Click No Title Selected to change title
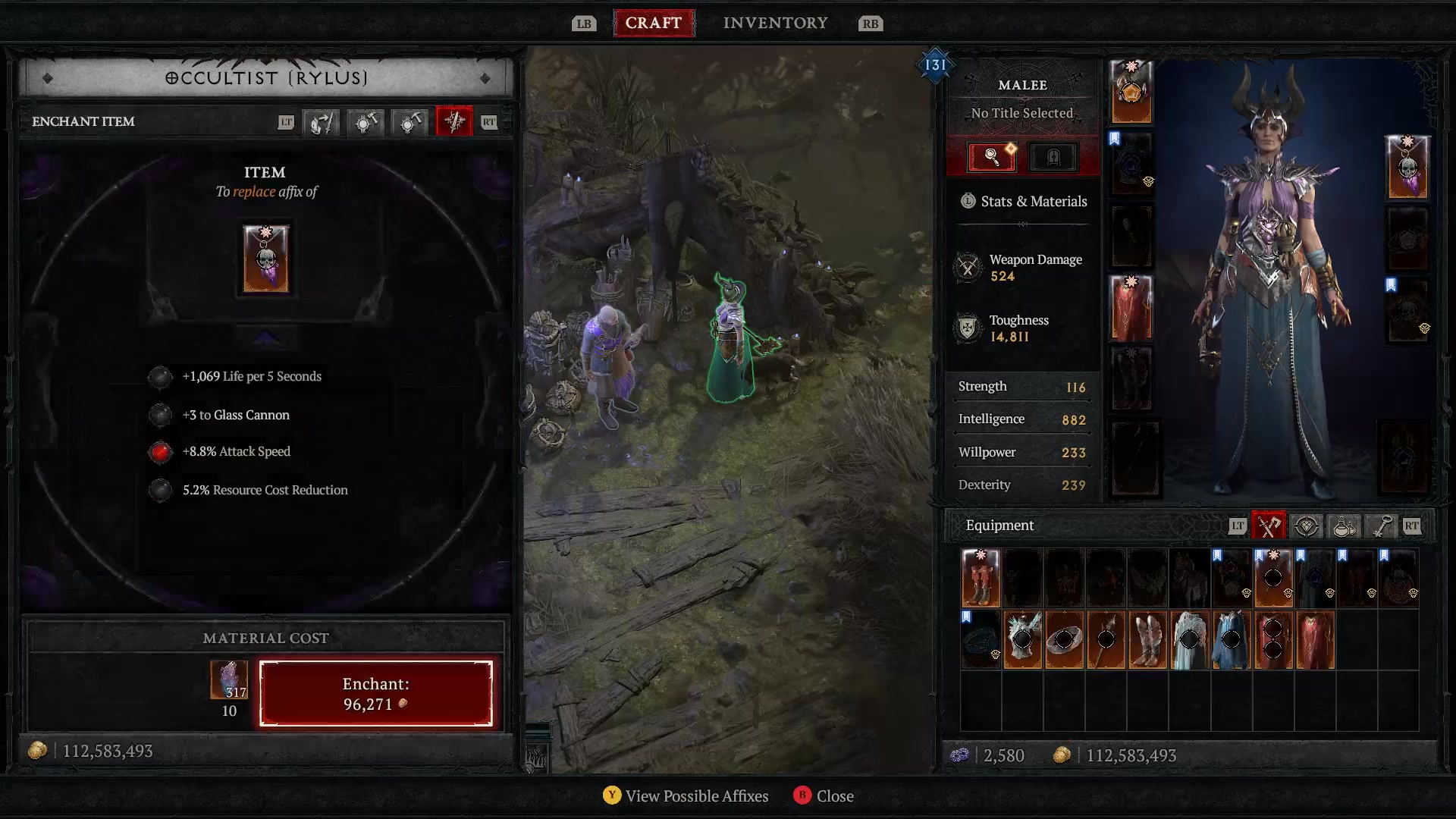The height and width of the screenshot is (819, 1456). (x=1022, y=112)
